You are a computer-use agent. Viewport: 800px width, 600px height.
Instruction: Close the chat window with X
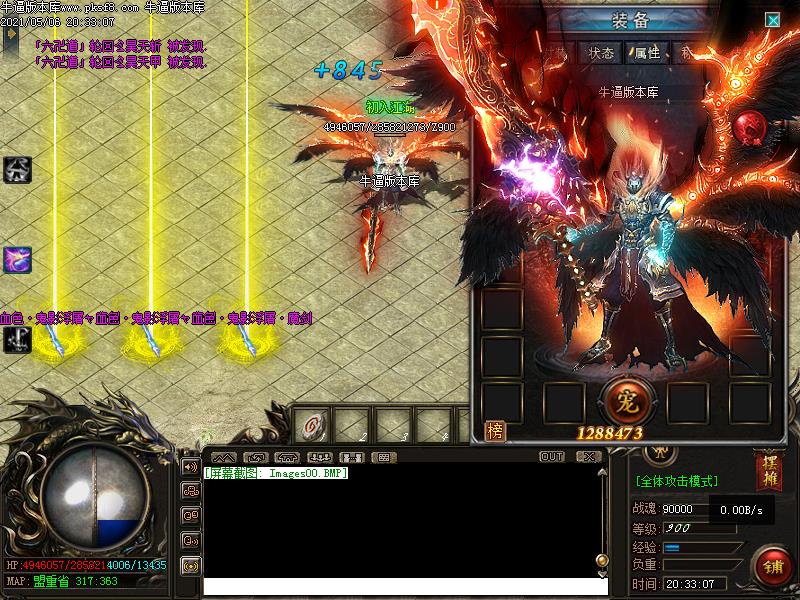tap(586, 457)
